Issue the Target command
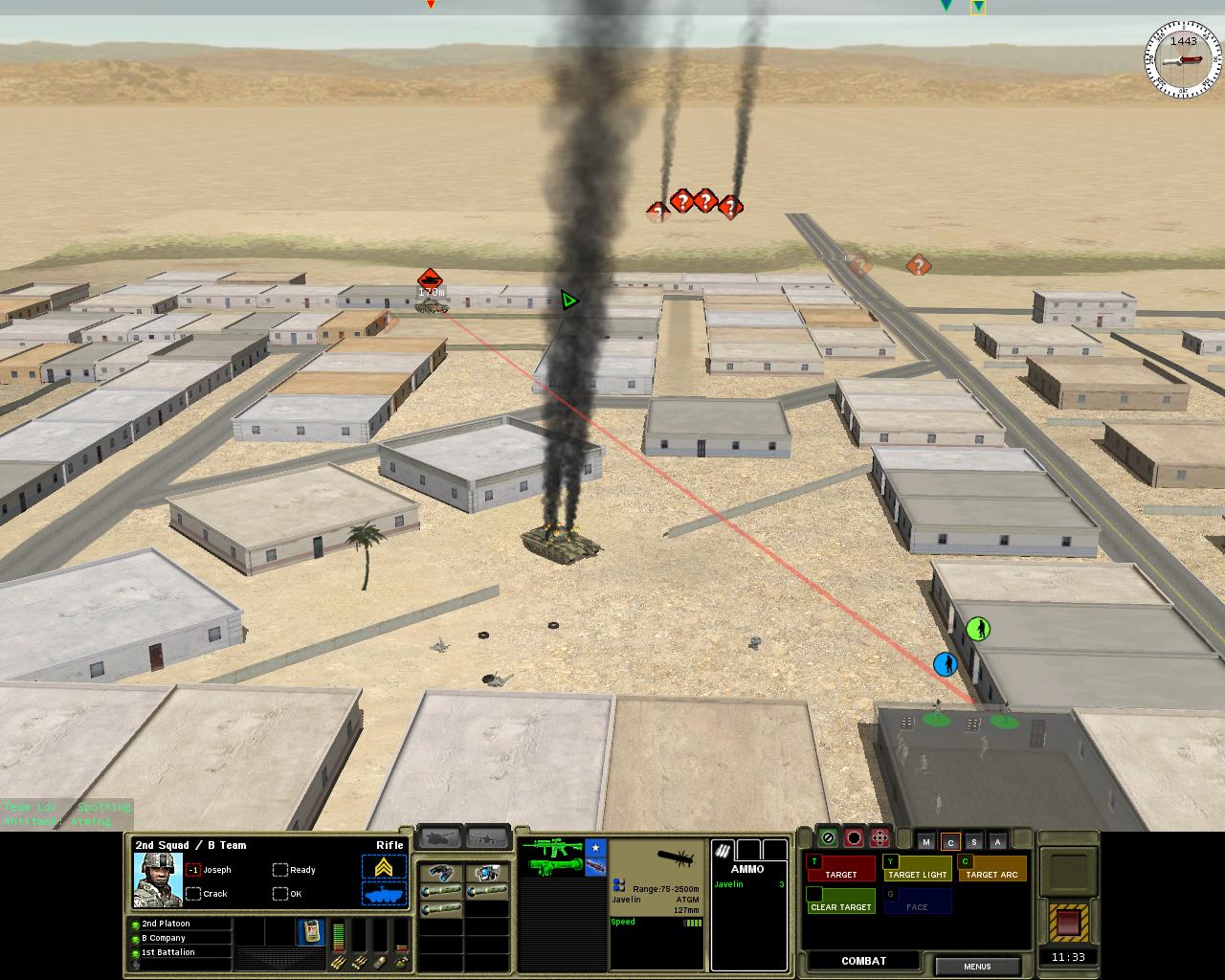 pos(841,868)
